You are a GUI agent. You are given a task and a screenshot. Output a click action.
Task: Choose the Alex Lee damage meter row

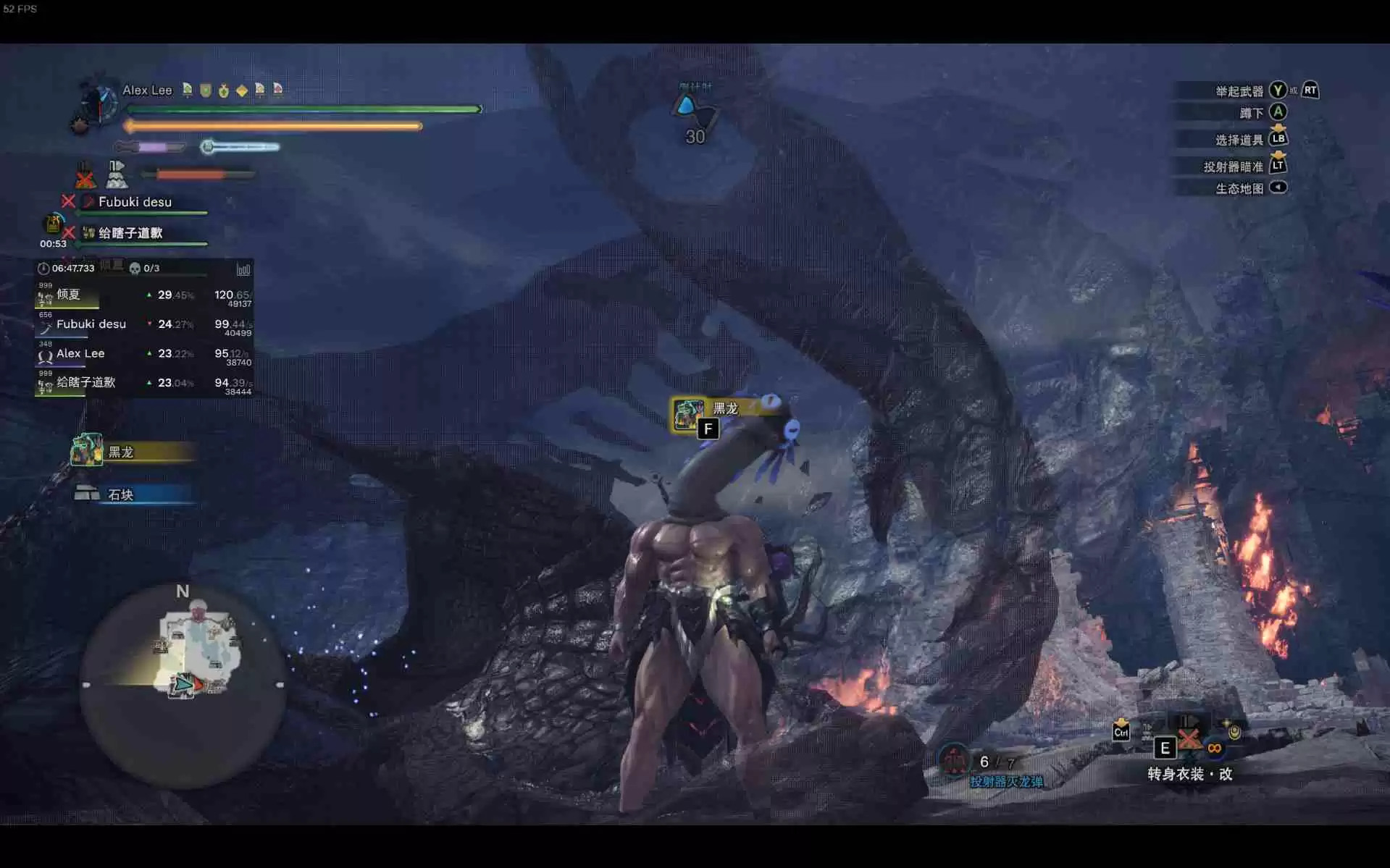tap(143, 354)
